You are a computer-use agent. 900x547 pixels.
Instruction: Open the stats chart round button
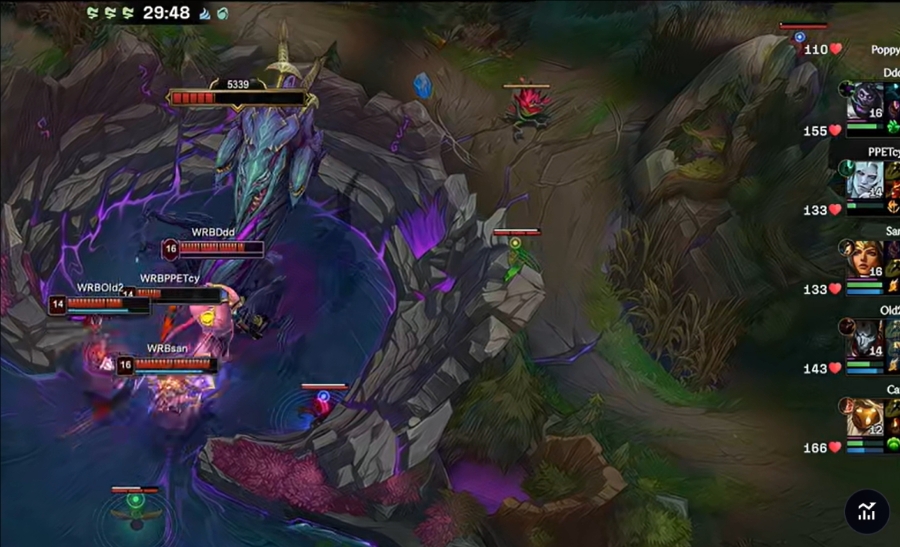pyautogui.click(x=867, y=511)
